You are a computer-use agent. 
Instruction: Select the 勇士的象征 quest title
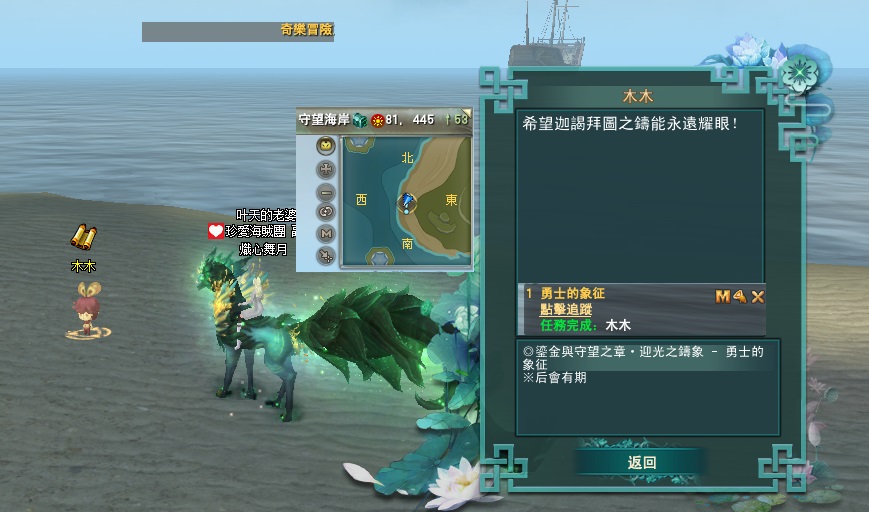click(573, 294)
